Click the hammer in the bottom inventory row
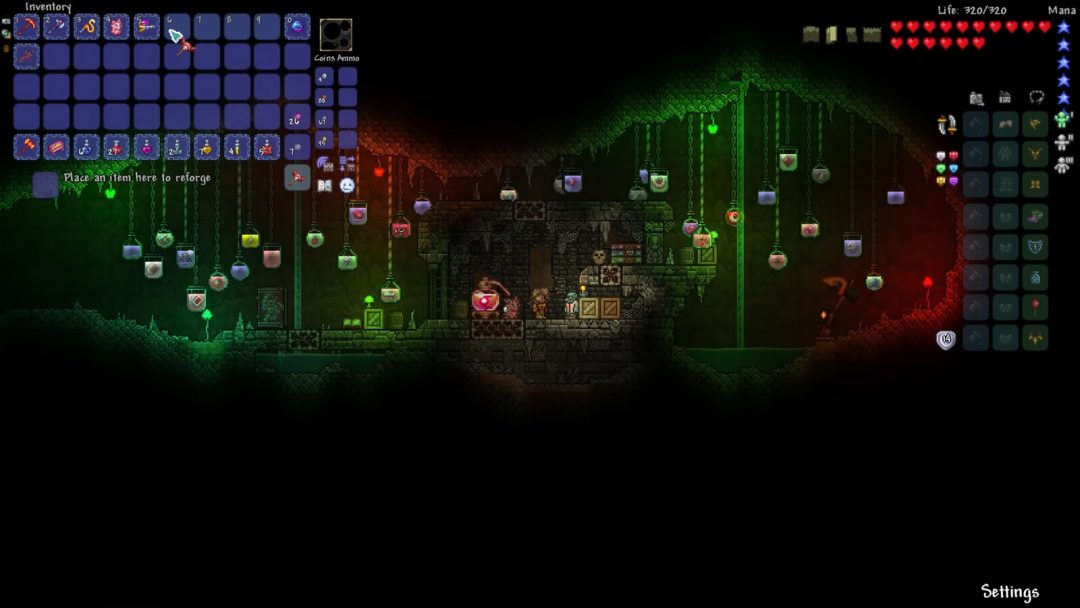The image size is (1080, 608). (27, 147)
